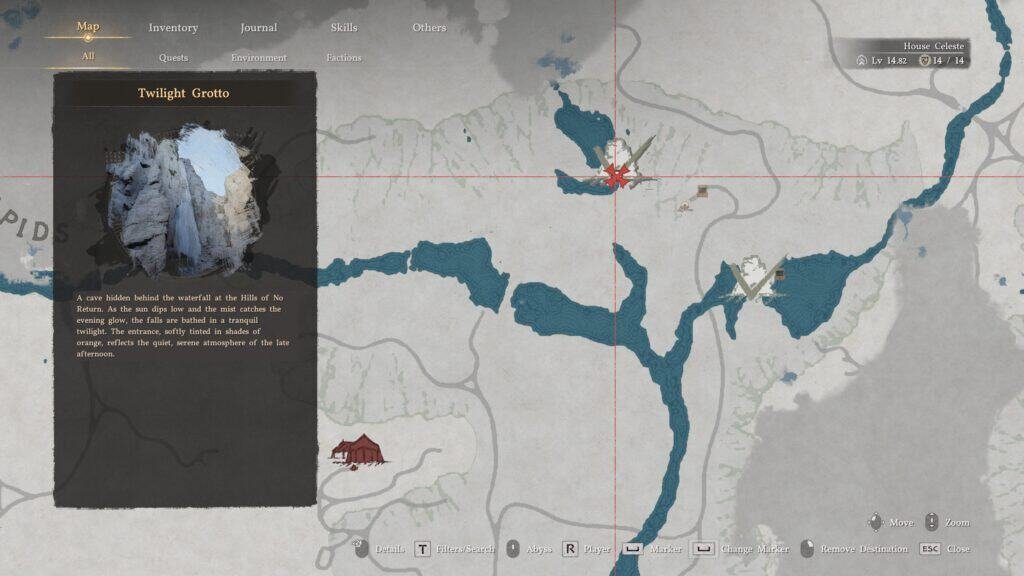Switch the map filter to Factions
Viewport: 1024px width, 576px height.
click(344, 58)
